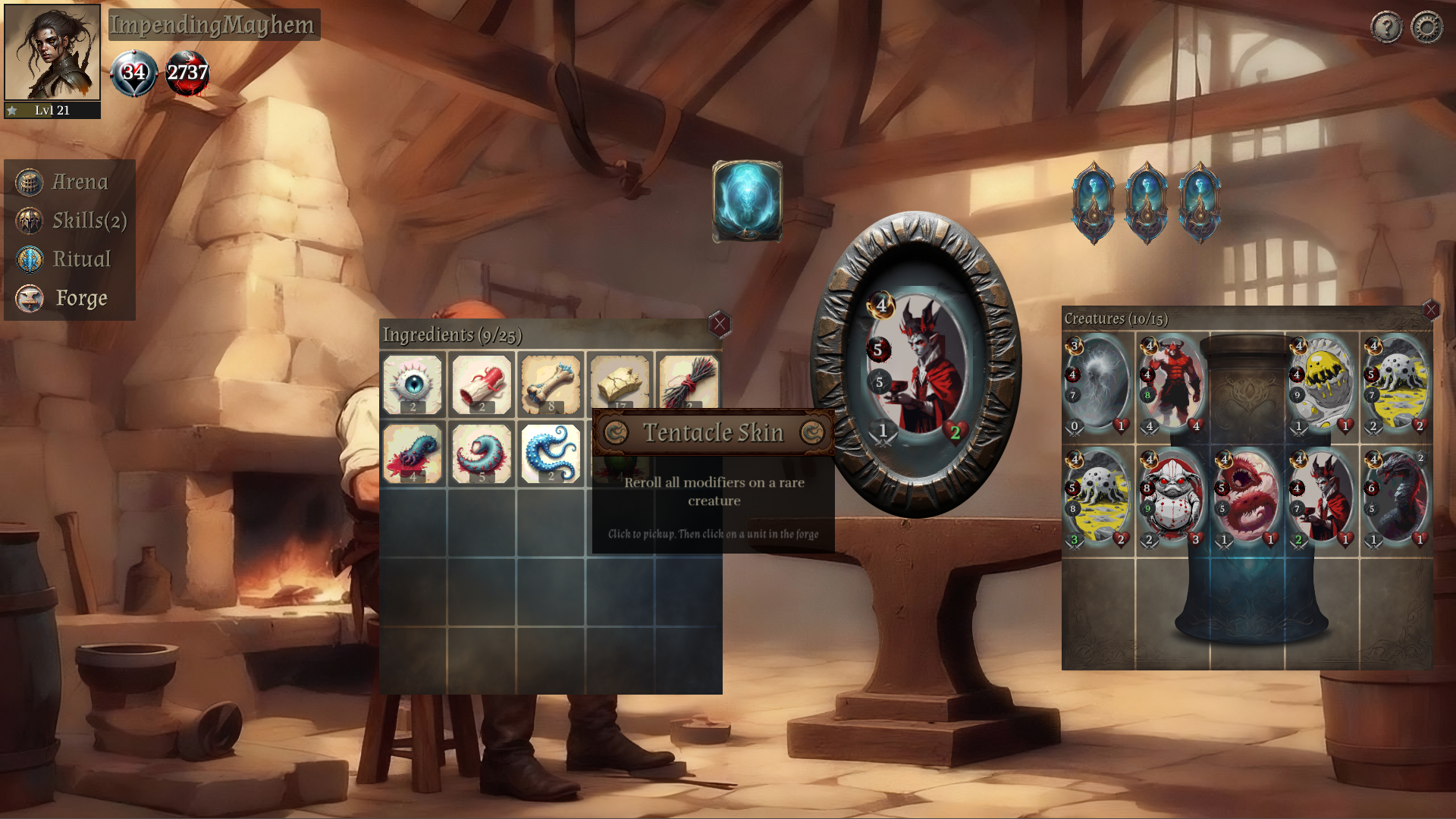Pick up the bloody teal claw ingredient

413,453
